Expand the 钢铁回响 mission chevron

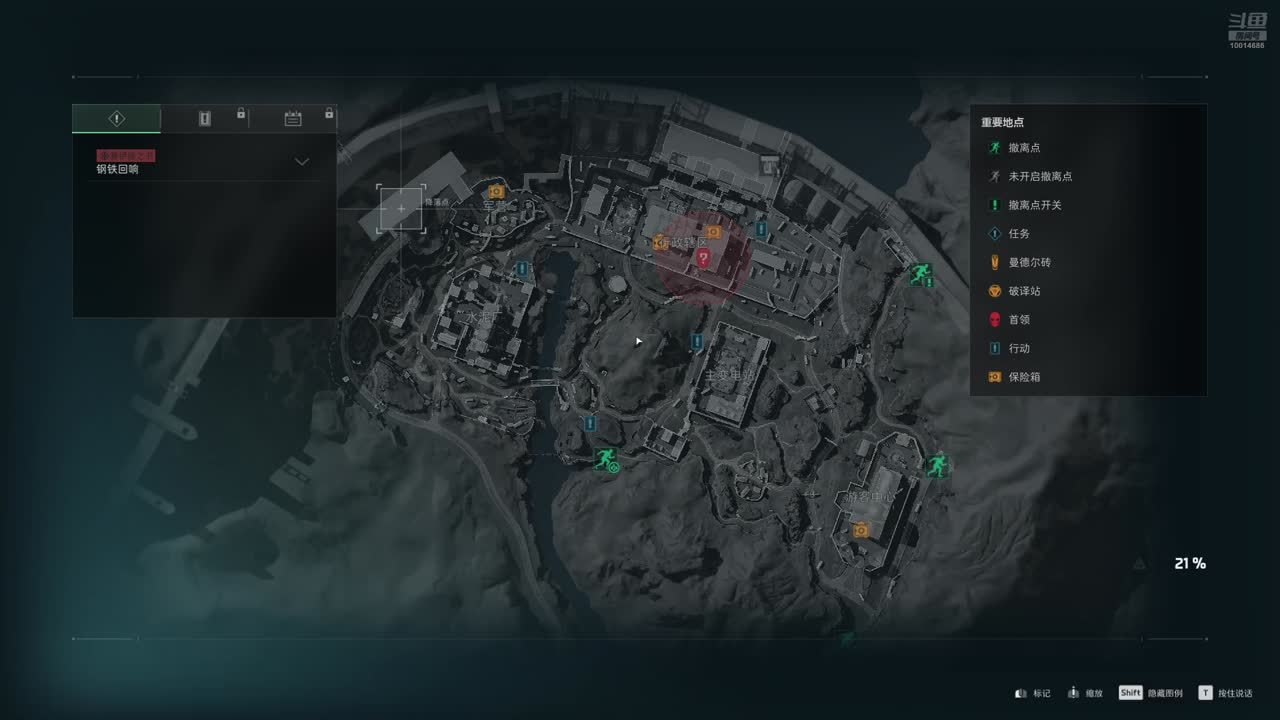click(302, 162)
